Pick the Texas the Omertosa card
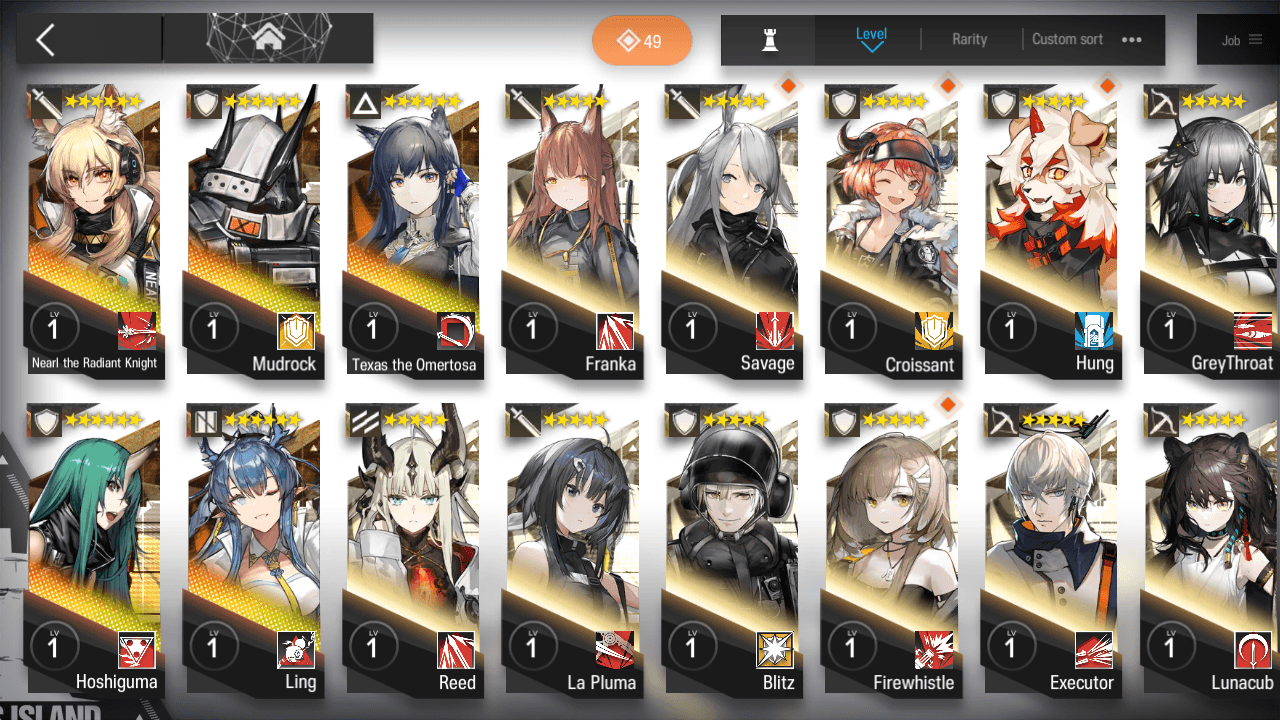The width and height of the screenshot is (1280, 720). pos(413,230)
